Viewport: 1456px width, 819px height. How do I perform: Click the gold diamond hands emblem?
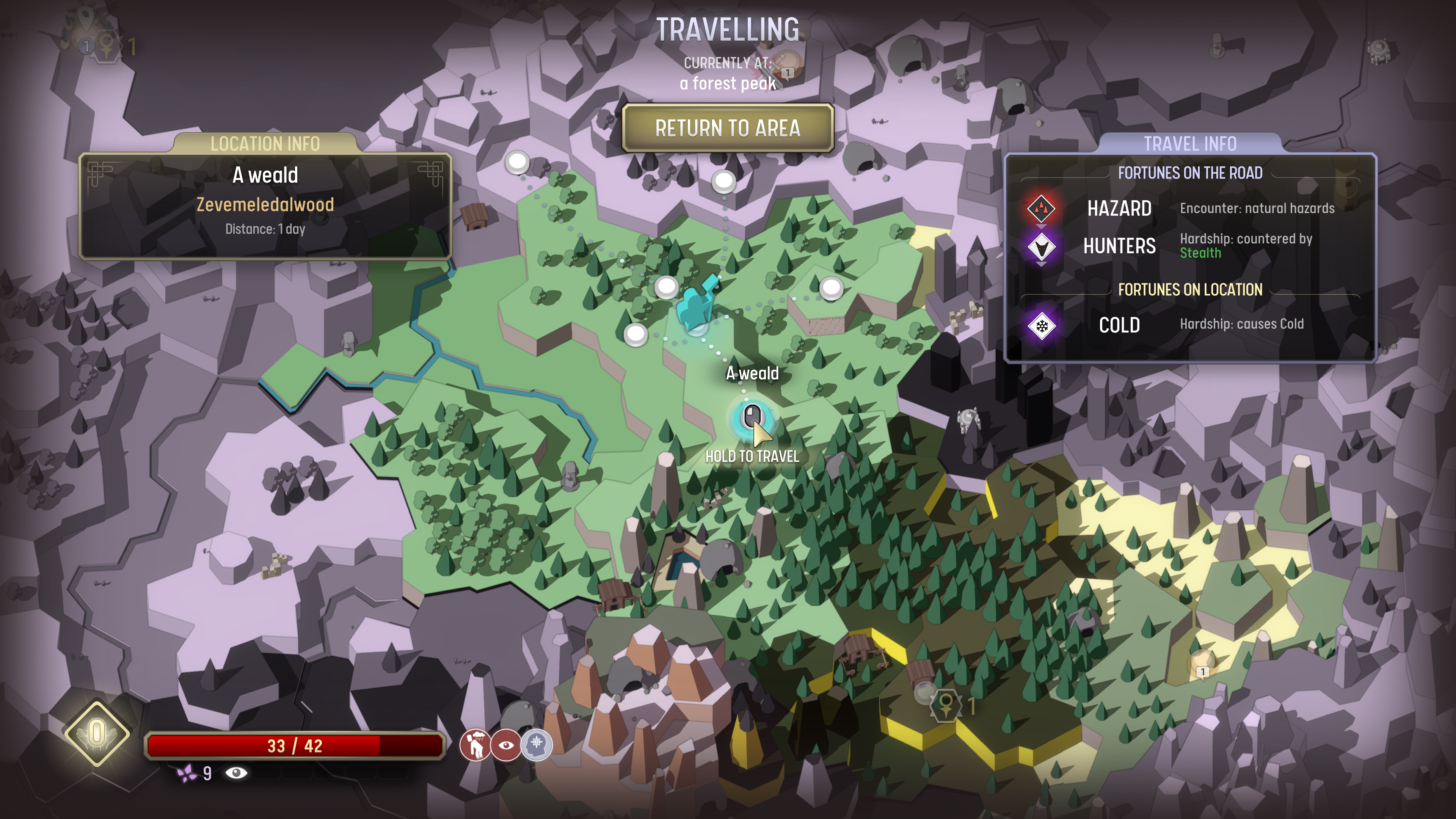pos(97,733)
